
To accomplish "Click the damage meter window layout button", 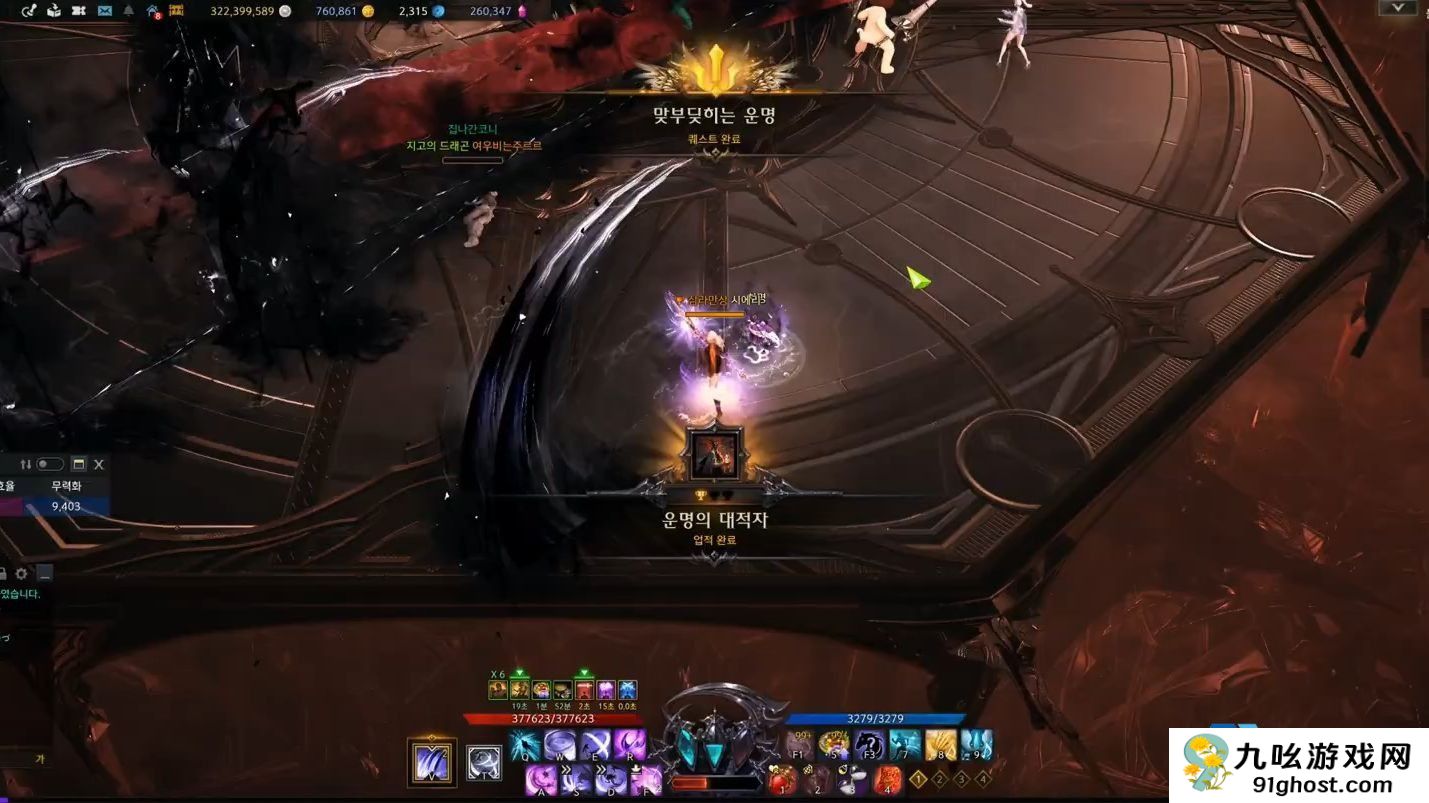I will [79, 464].
